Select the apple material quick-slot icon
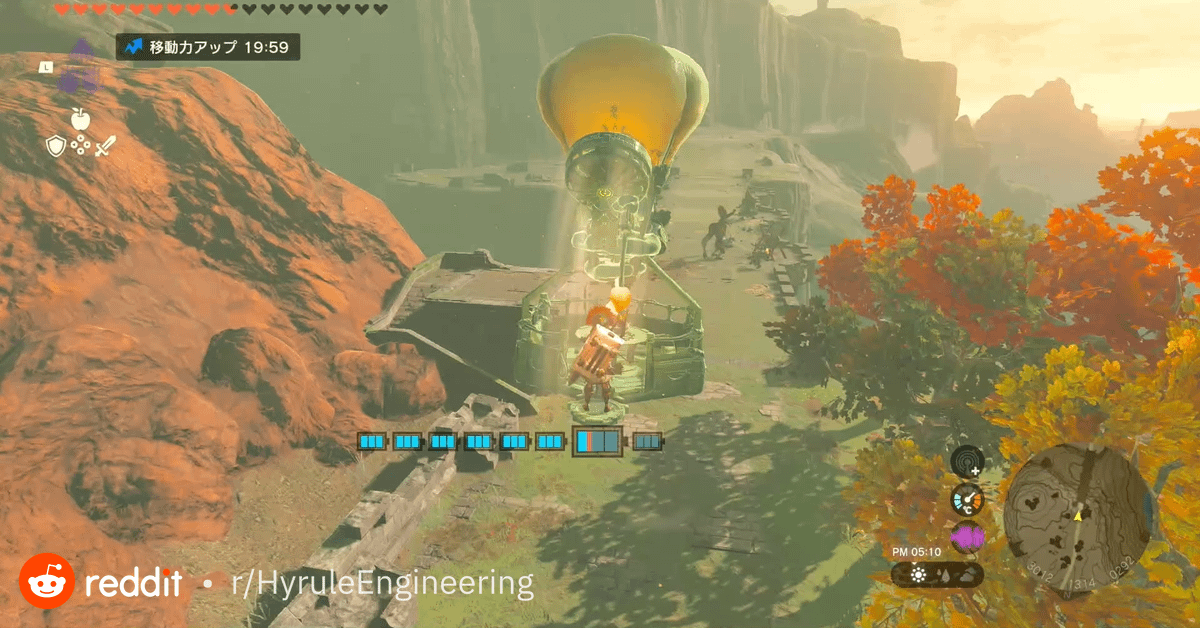The height and width of the screenshot is (628, 1200). tap(80, 120)
